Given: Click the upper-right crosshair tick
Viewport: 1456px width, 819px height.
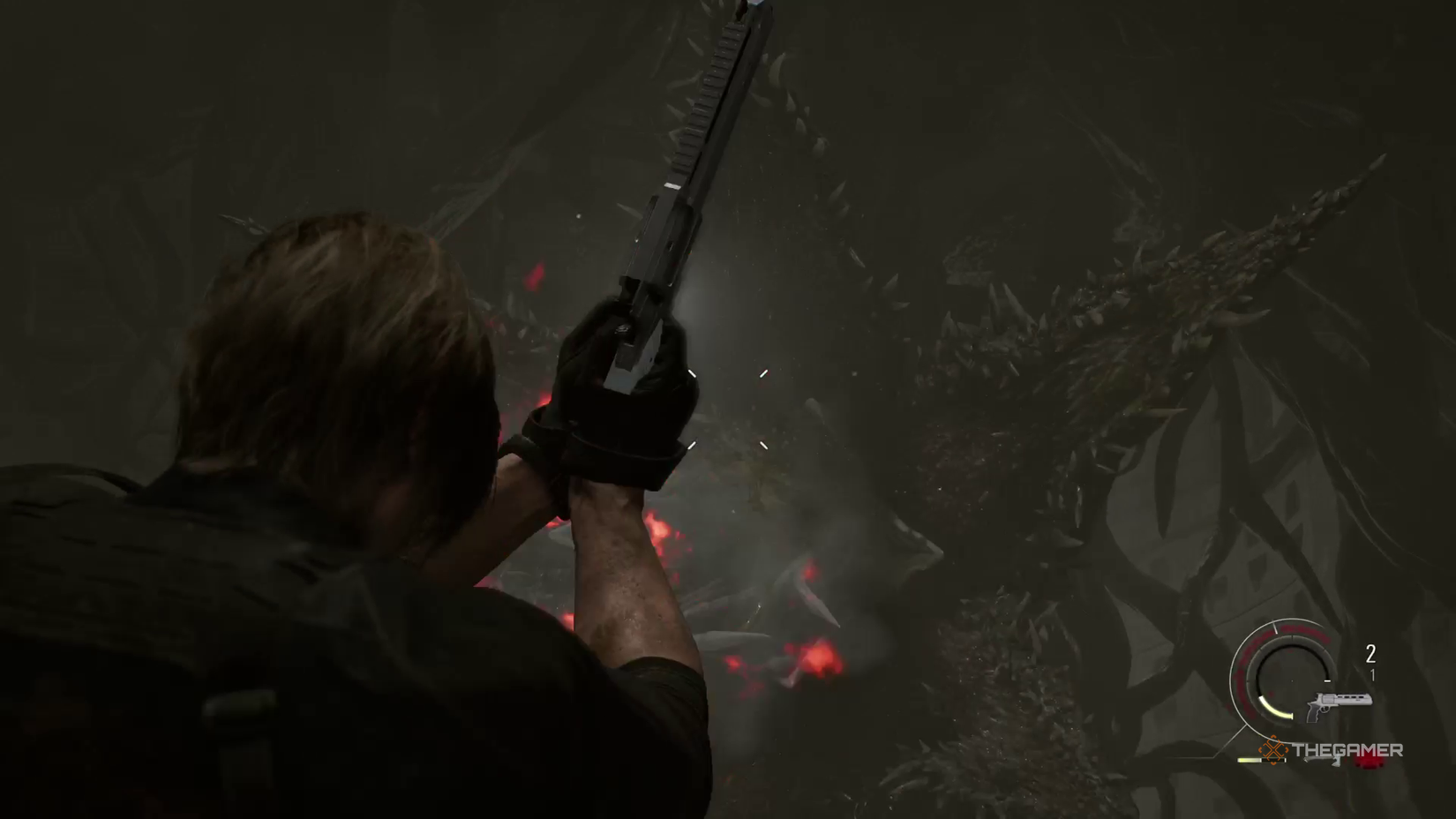Looking at the screenshot, I should [762, 373].
